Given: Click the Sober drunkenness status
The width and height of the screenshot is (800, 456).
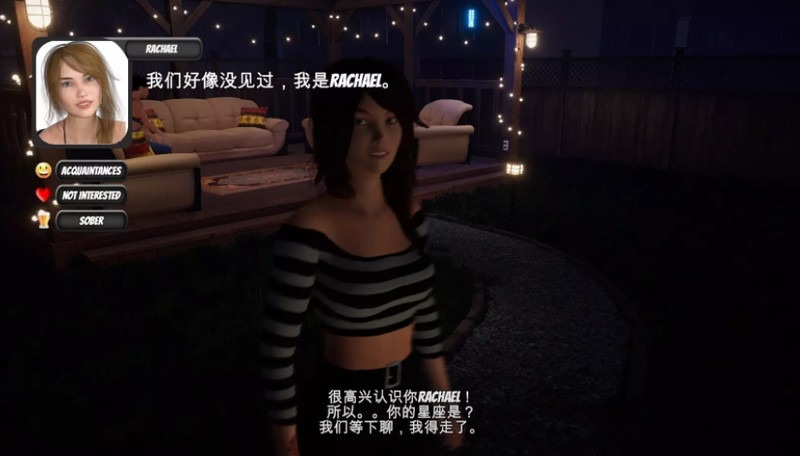Looking at the screenshot, I should pyautogui.click(x=91, y=220).
